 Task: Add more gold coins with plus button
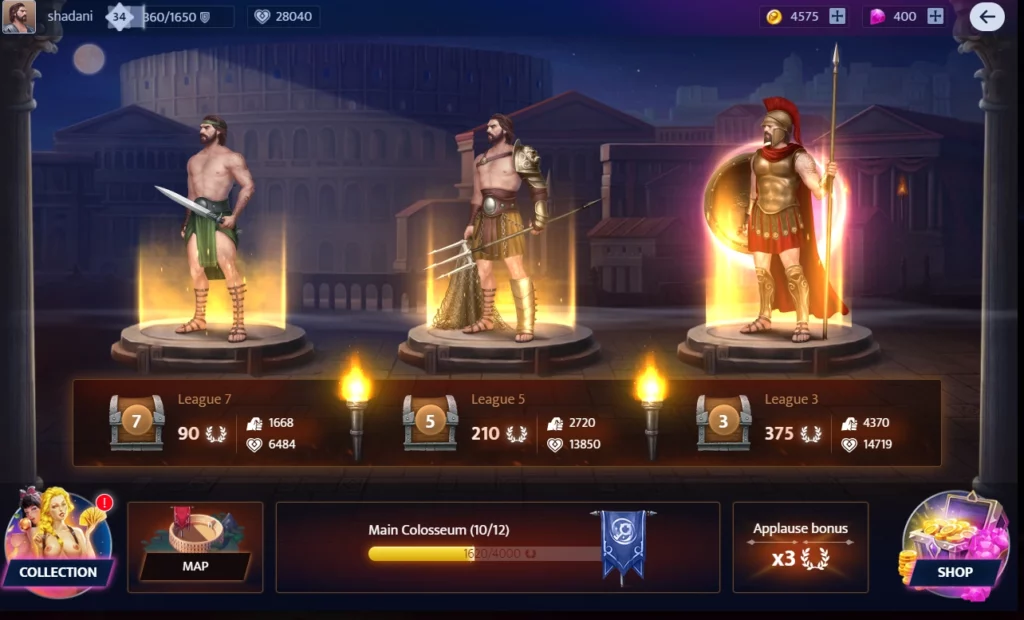click(x=837, y=16)
